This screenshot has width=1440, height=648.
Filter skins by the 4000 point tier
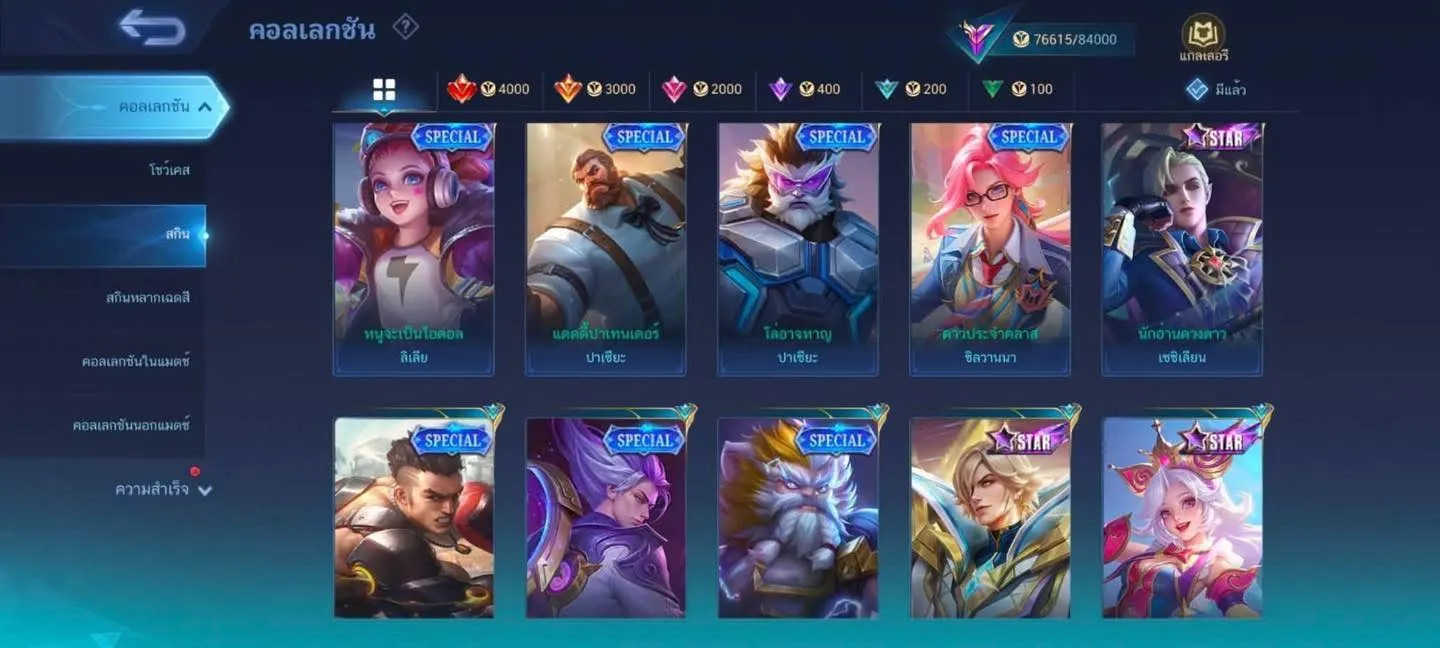pyautogui.click(x=489, y=89)
